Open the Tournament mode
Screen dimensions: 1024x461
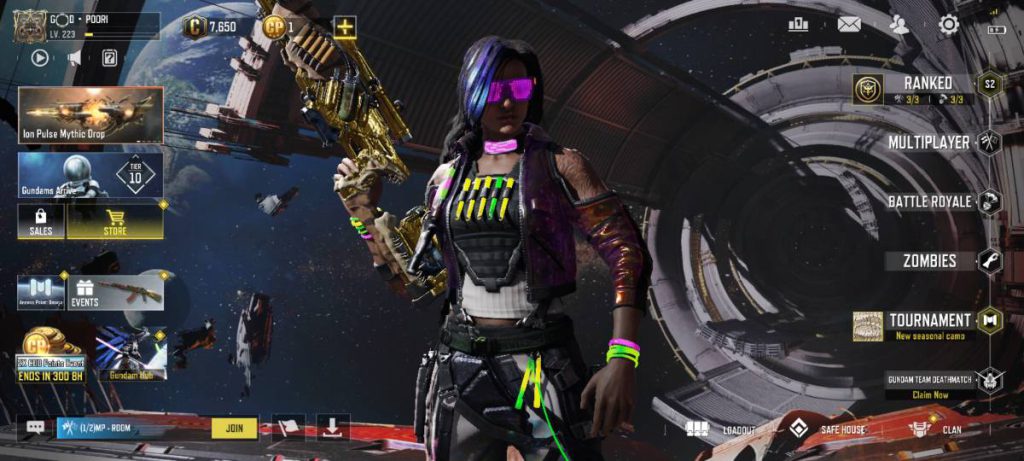(928, 322)
